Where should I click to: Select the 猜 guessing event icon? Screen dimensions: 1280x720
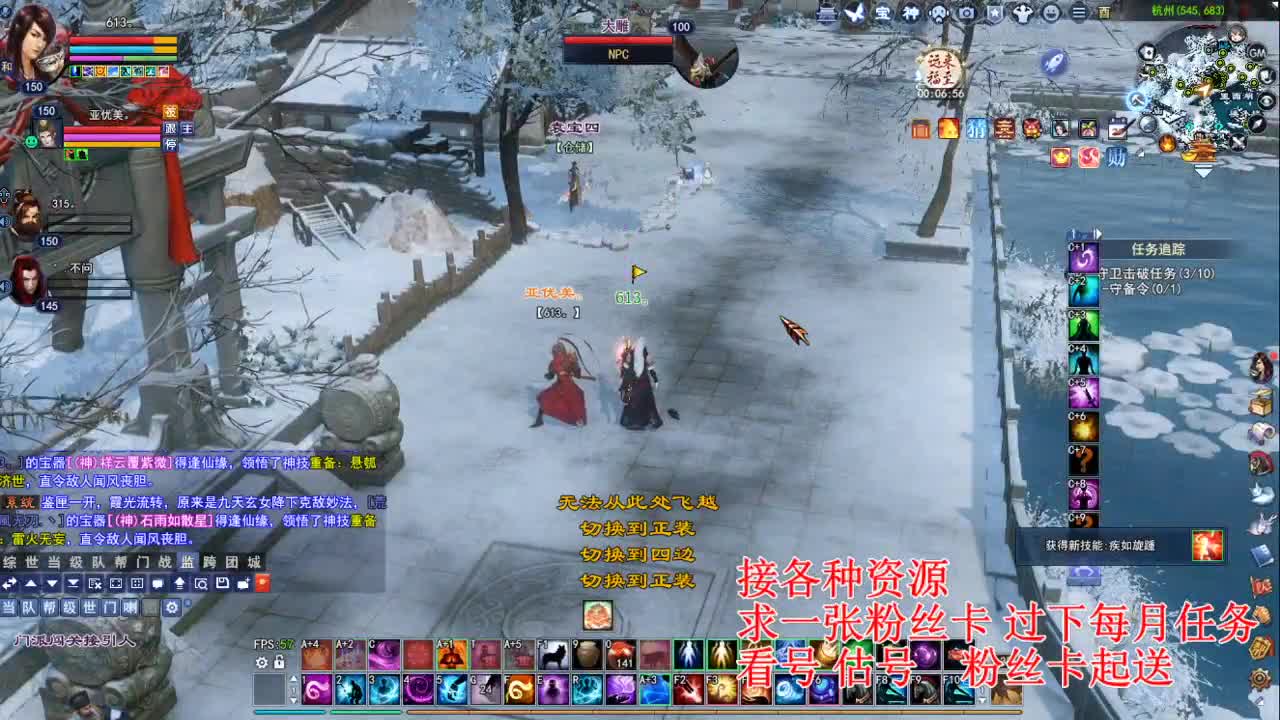(976, 129)
